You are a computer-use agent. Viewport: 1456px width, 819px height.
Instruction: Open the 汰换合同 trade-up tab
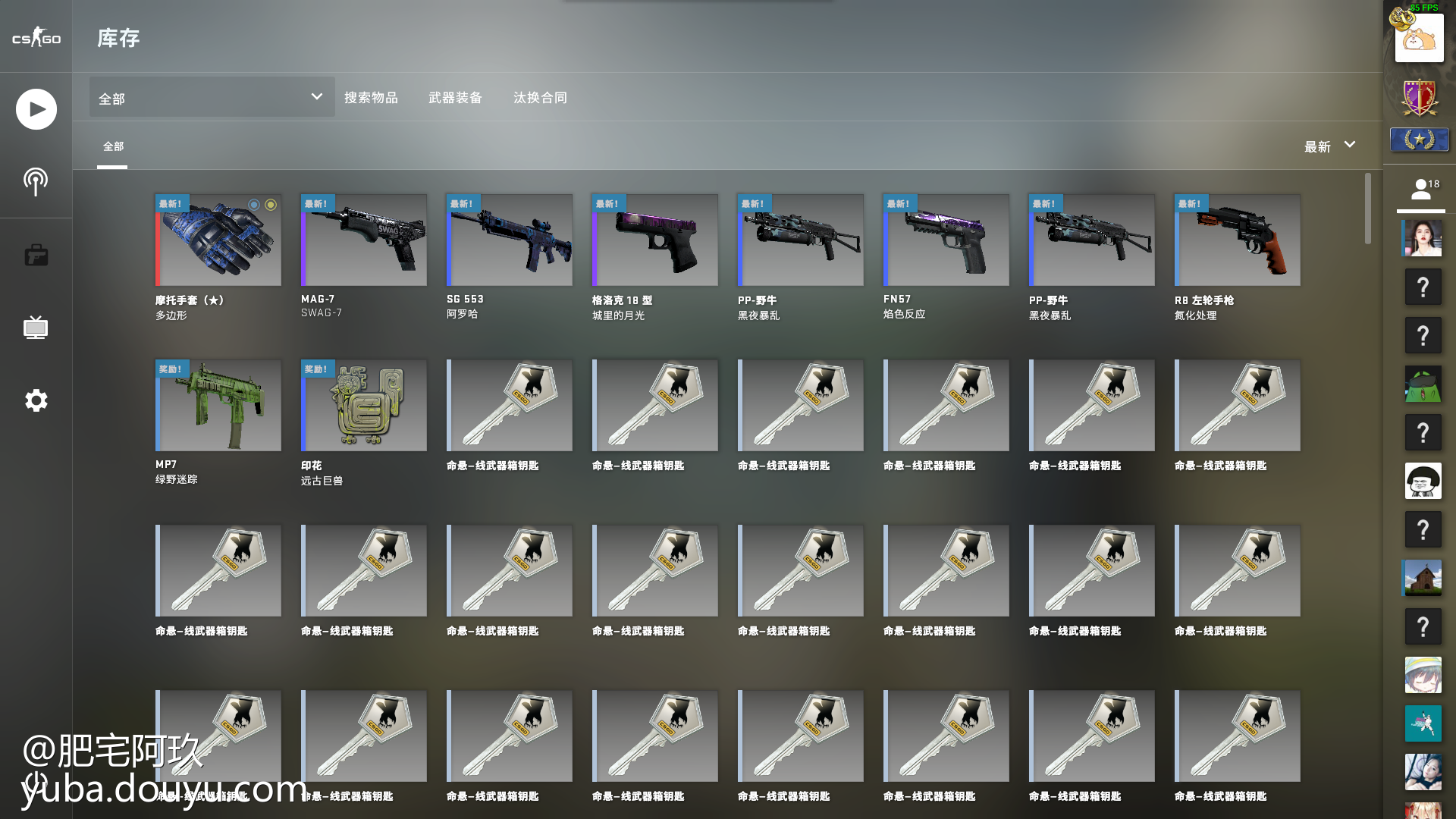click(540, 98)
